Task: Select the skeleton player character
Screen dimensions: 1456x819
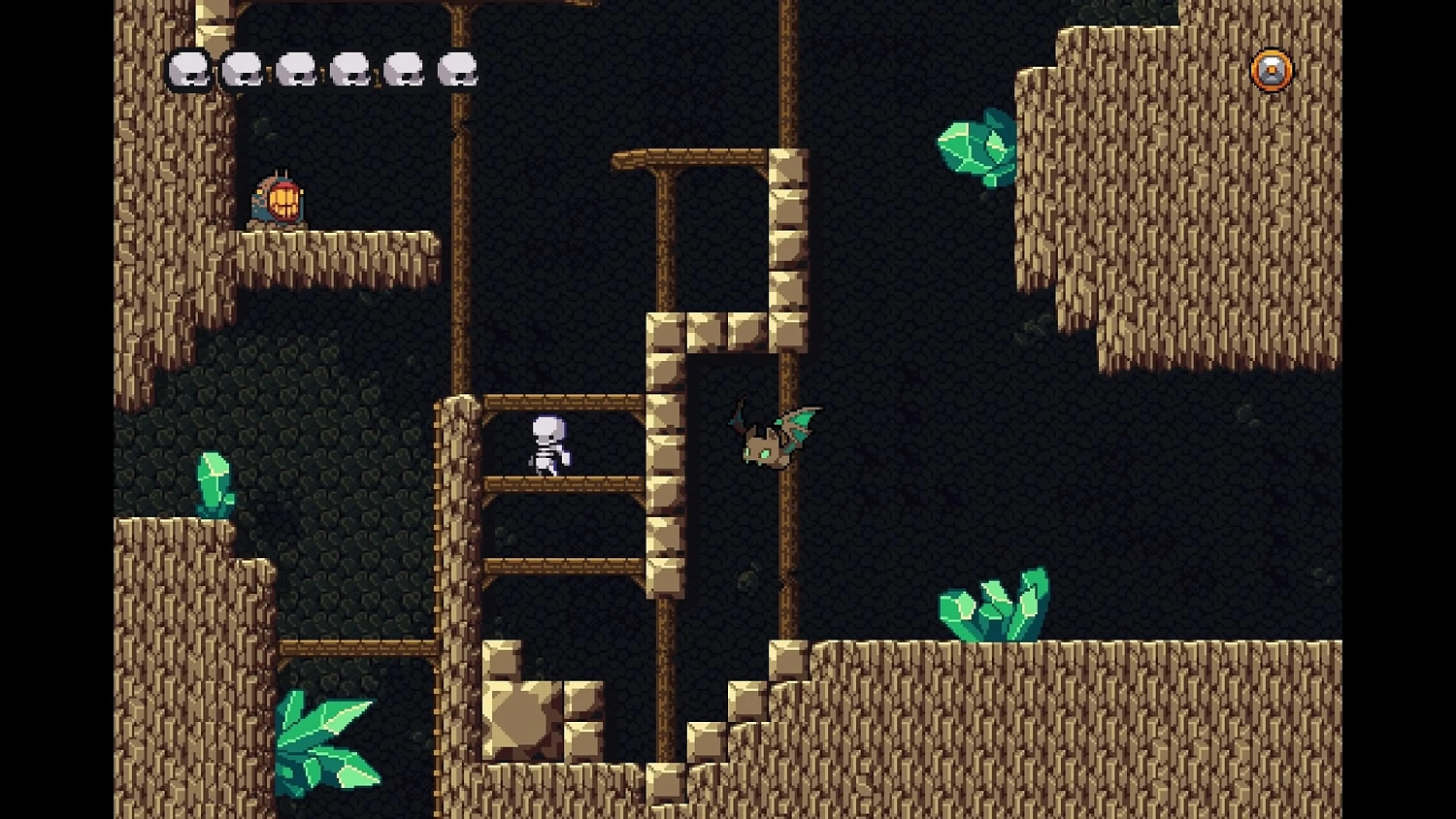Action: [x=547, y=444]
